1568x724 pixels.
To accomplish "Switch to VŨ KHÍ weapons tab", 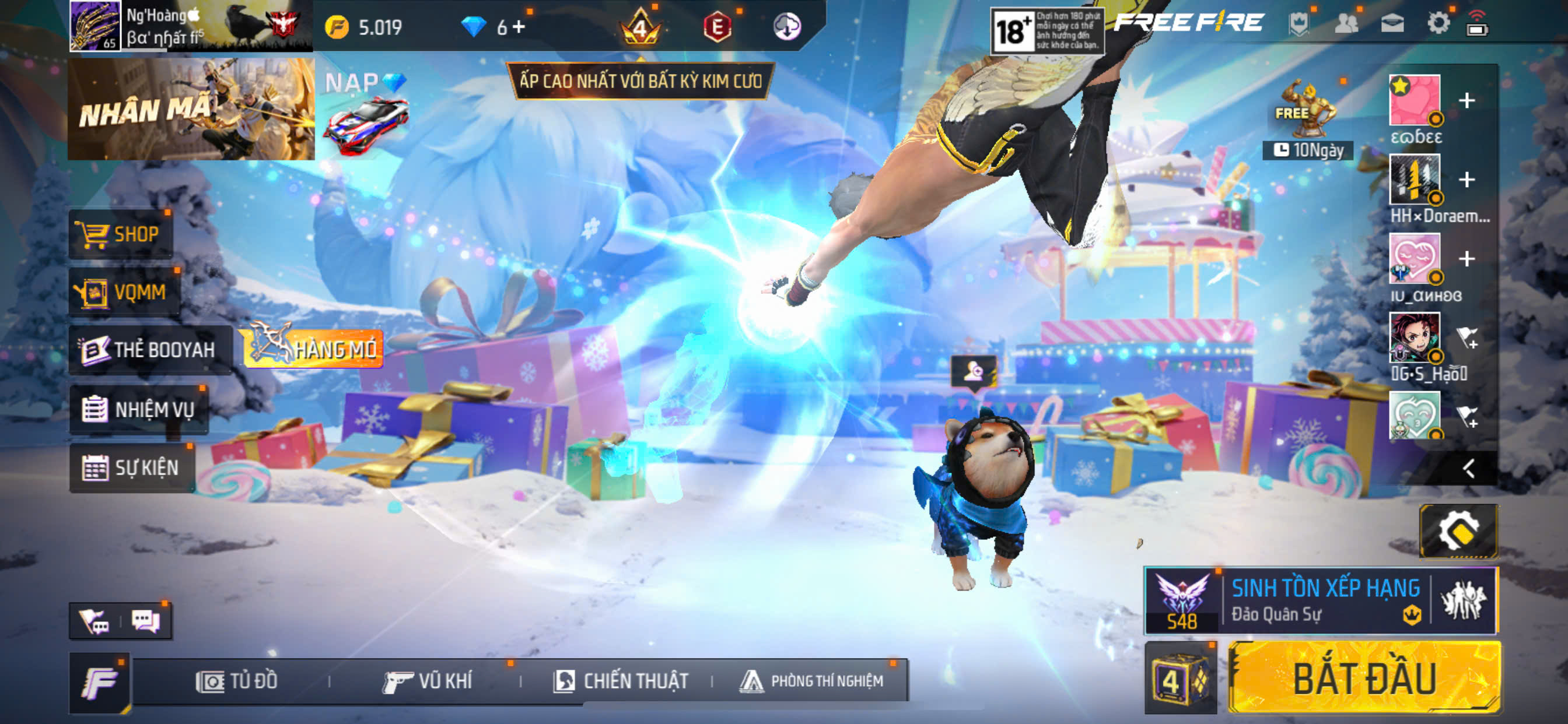I will [x=428, y=681].
